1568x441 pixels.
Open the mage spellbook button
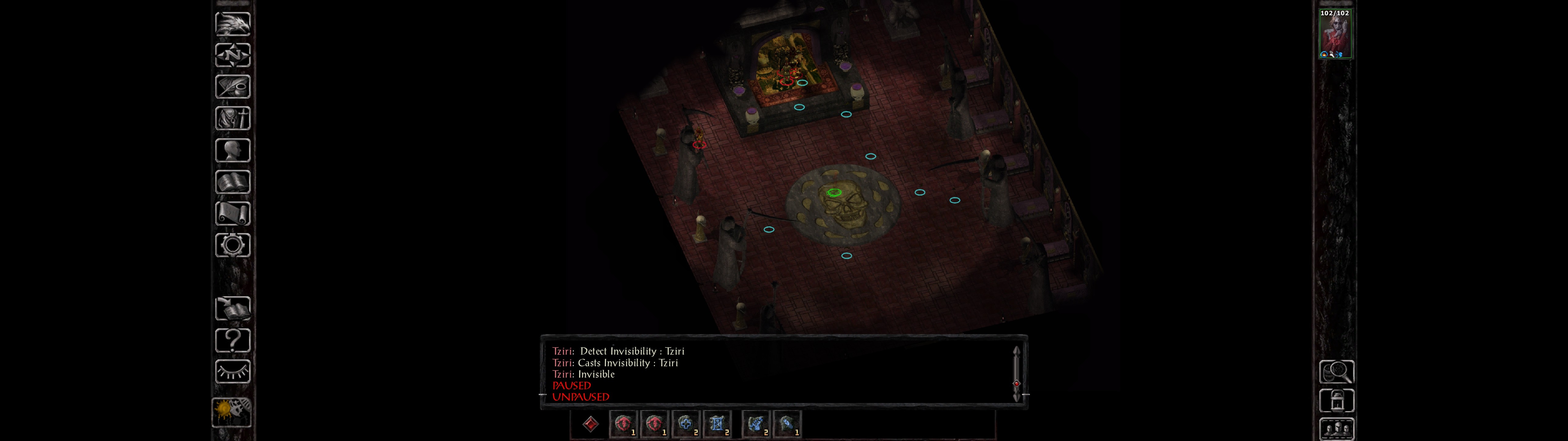coord(232,182)
